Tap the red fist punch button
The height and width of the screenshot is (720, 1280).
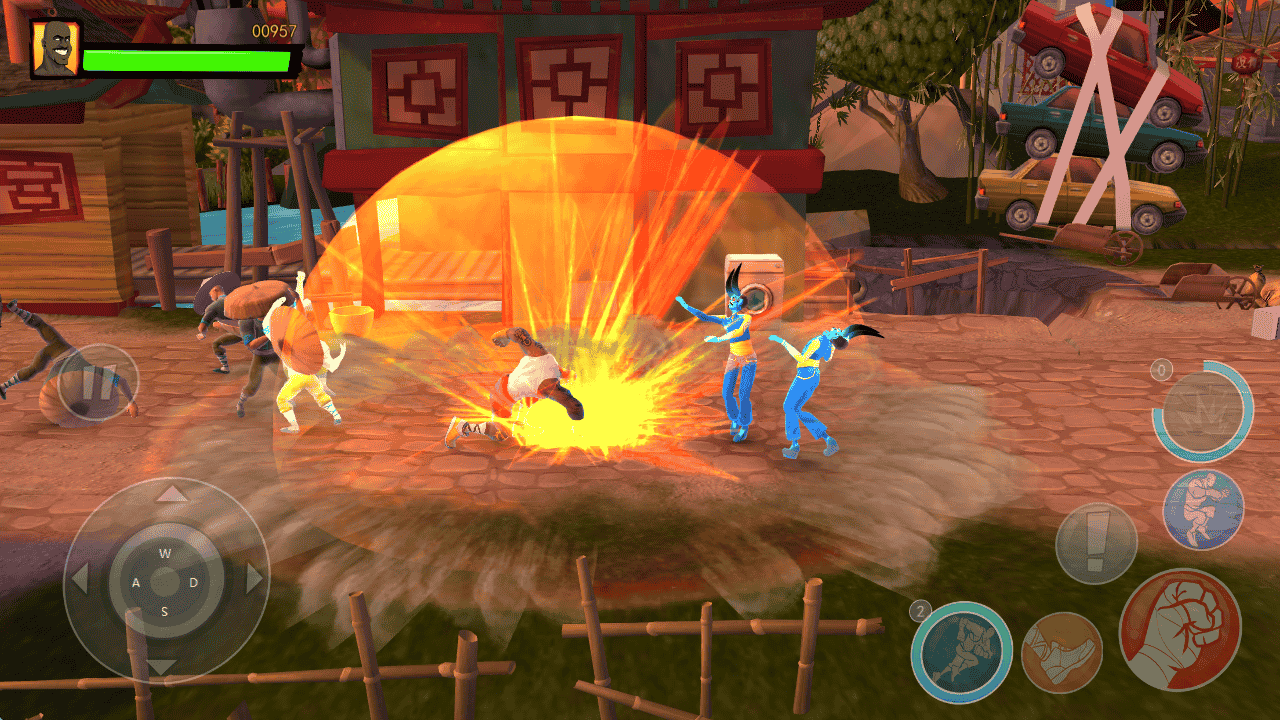click(1180, 629)
